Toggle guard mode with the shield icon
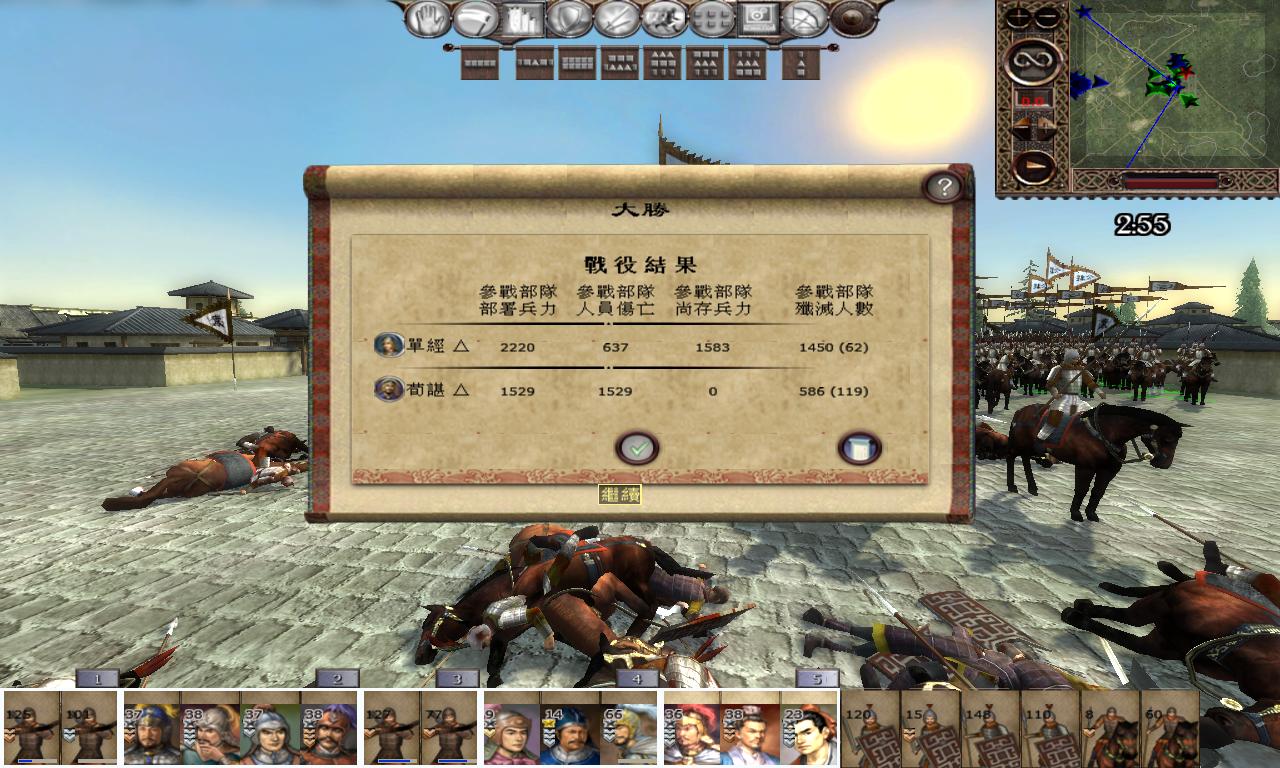 click(568, 17)
